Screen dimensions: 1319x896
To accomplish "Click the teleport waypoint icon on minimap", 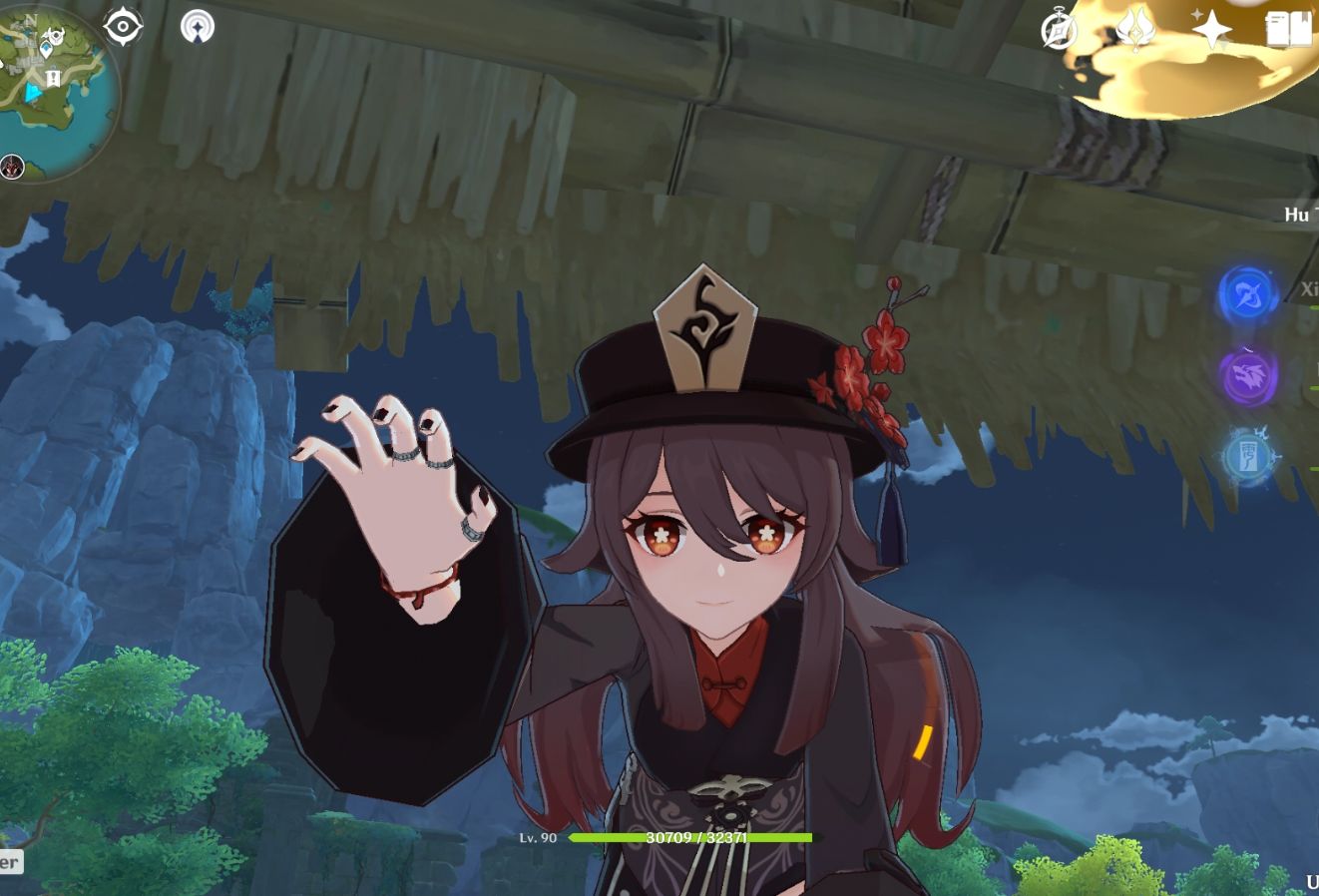I will point(47,48).
